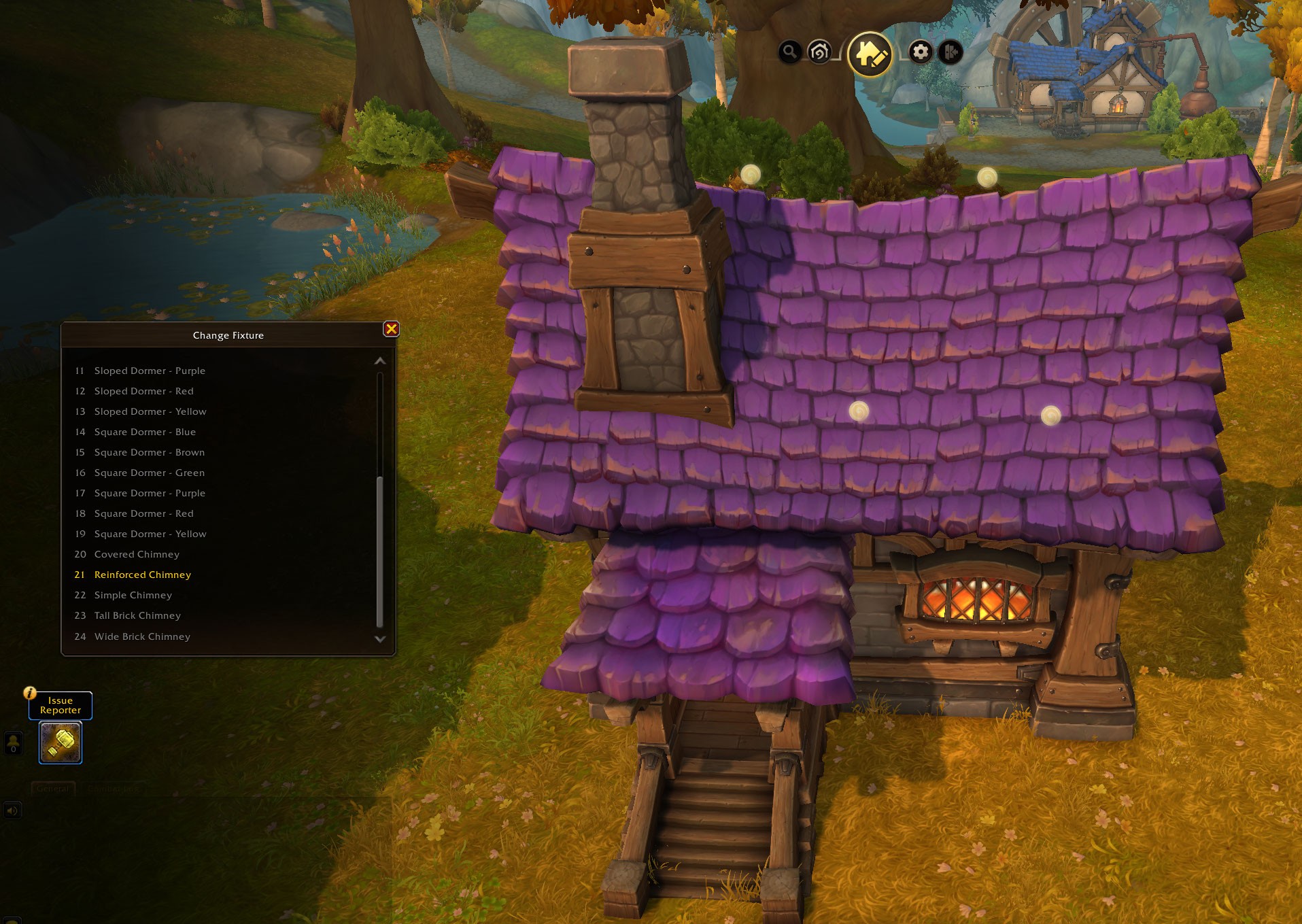The height and width of the screenshot is (924, 1302).
Task: Open the magnifying glass search tool
Action: pyautogui.click(x=789, y=52)
